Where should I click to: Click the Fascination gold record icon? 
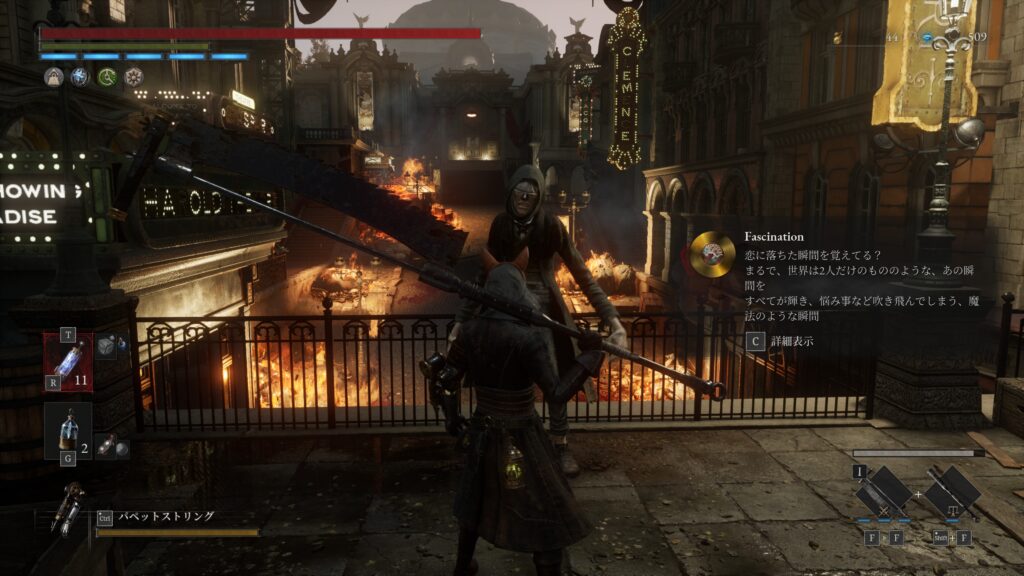pyautogui.click(x=712, y=254)
